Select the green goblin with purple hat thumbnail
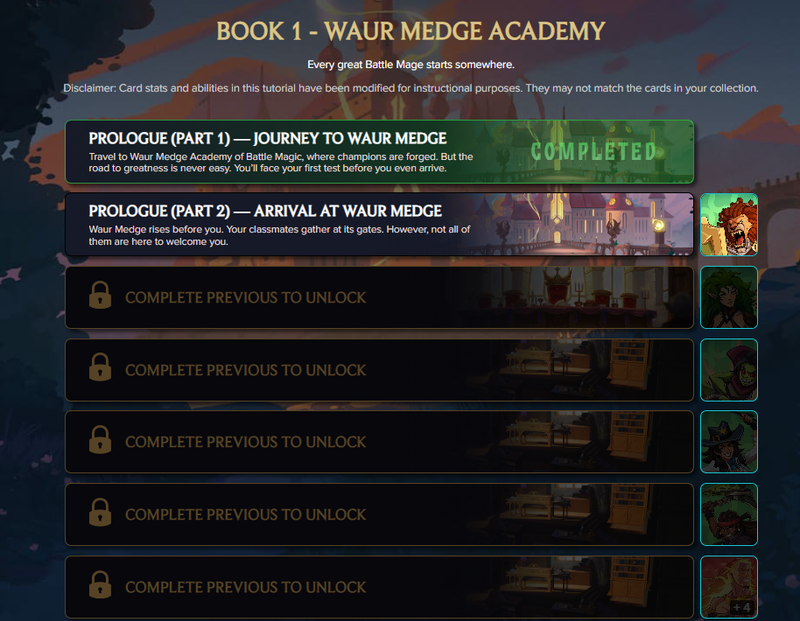The height and width of the screenshot is (621, 800). 728,370
